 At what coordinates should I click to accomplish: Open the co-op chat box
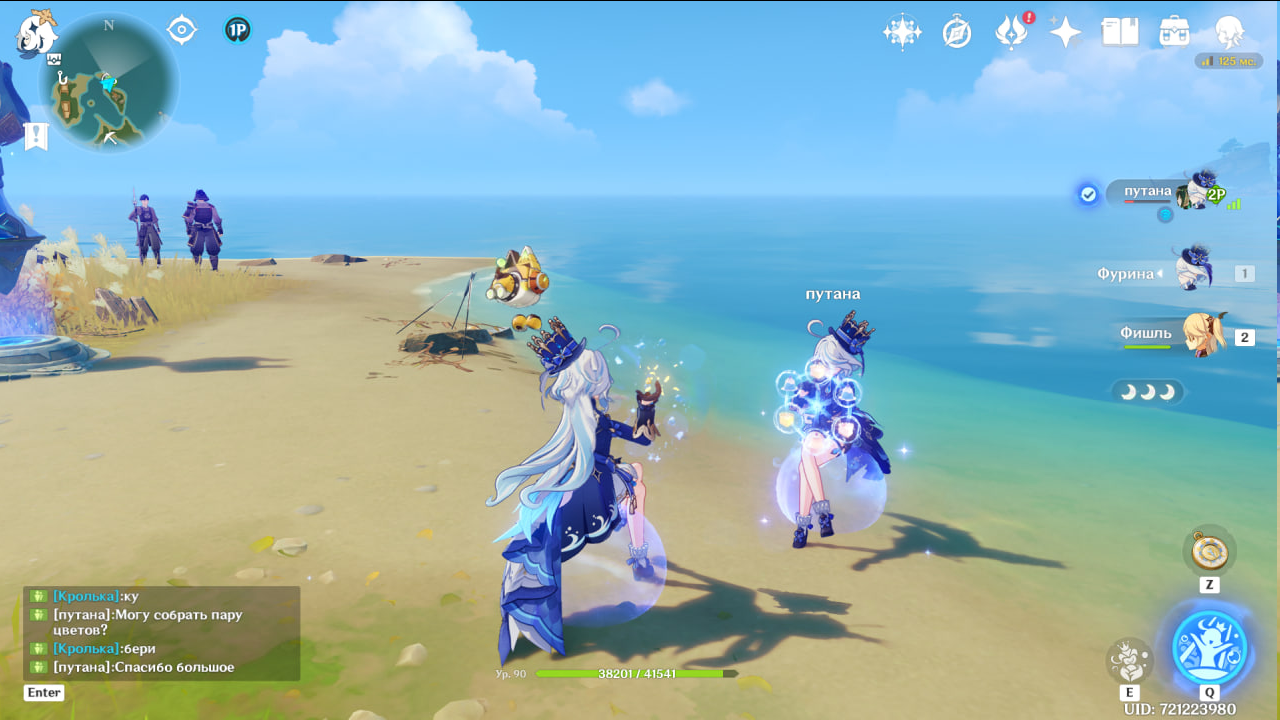pos(160,632)
